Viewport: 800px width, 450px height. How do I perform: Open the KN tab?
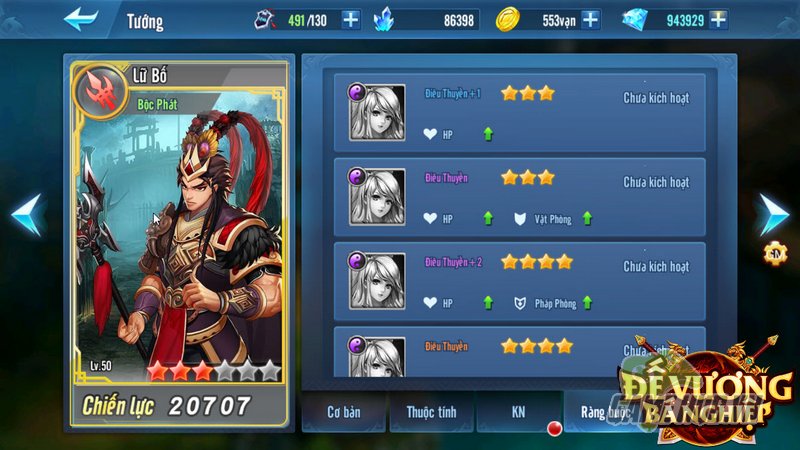tap(518, 411)
